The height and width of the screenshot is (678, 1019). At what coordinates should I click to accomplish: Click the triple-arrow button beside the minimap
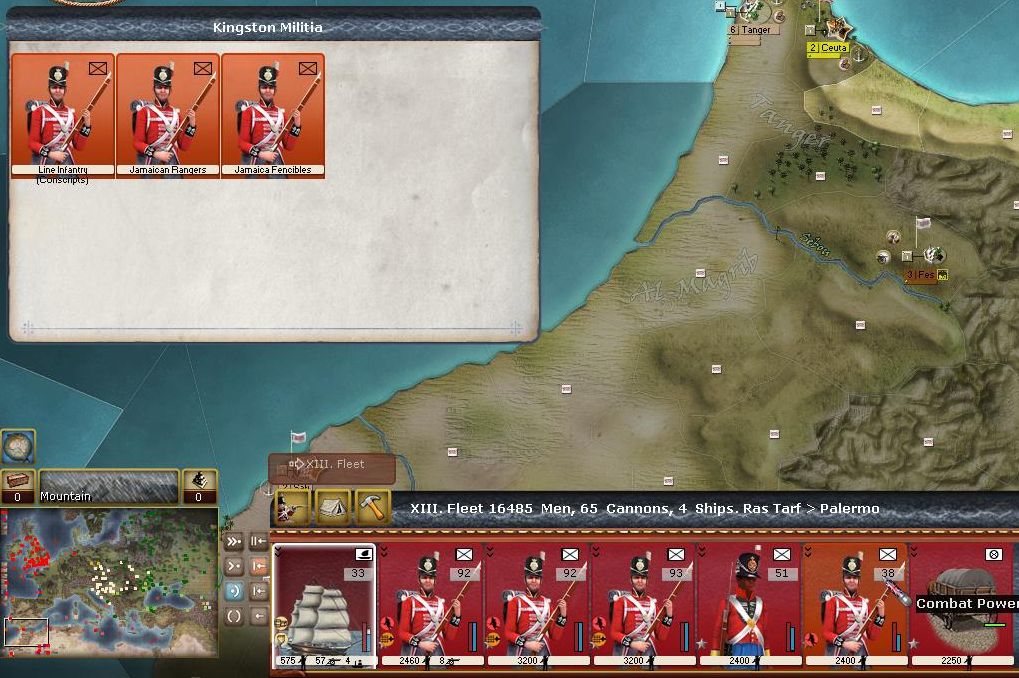click(x=233, y=541)
